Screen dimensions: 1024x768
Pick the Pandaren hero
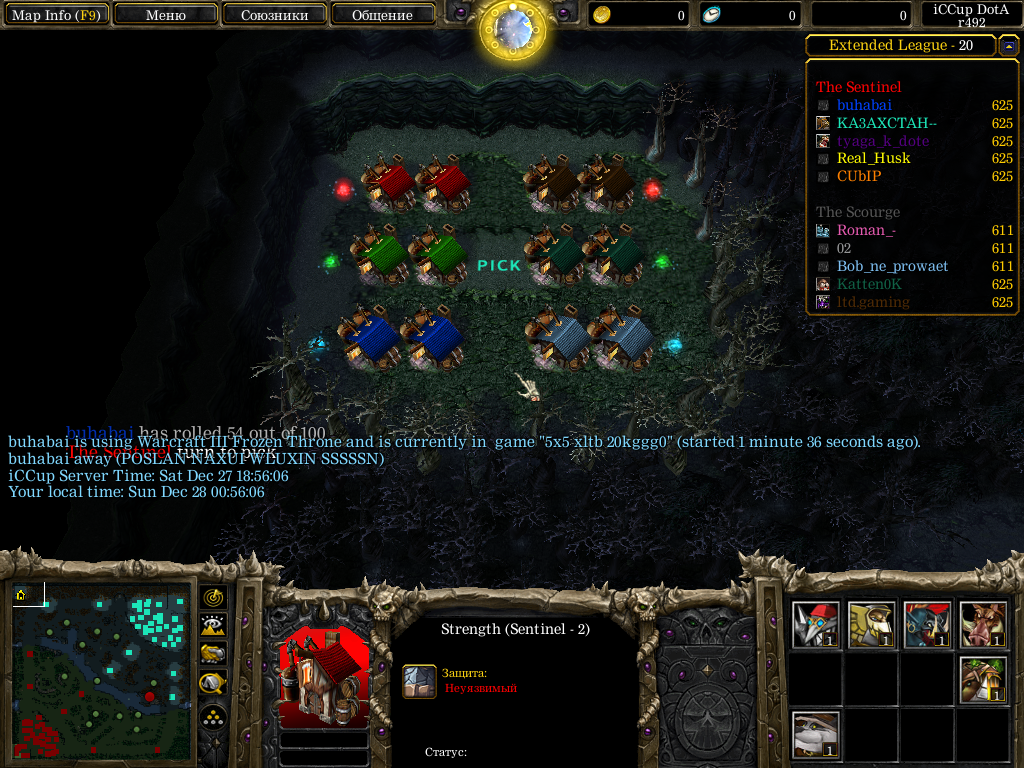[816, 735]
